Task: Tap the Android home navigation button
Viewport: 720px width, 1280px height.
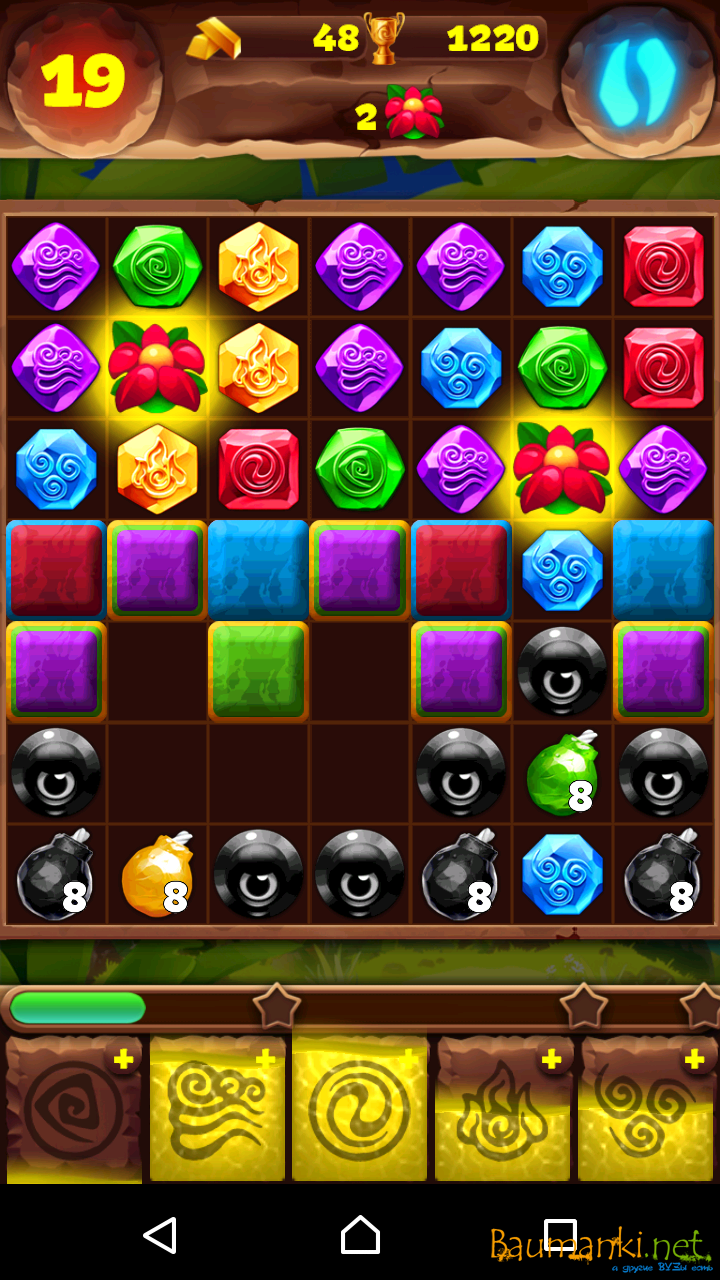Action: (x=360, y=1236)
